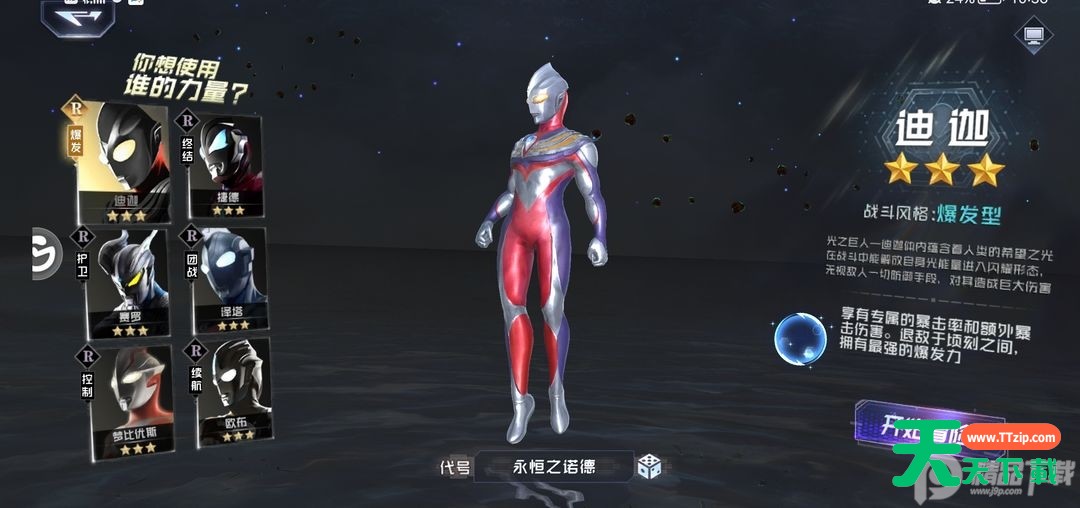
Task: Open the monitor icon in the corner
Action: 1033,38
